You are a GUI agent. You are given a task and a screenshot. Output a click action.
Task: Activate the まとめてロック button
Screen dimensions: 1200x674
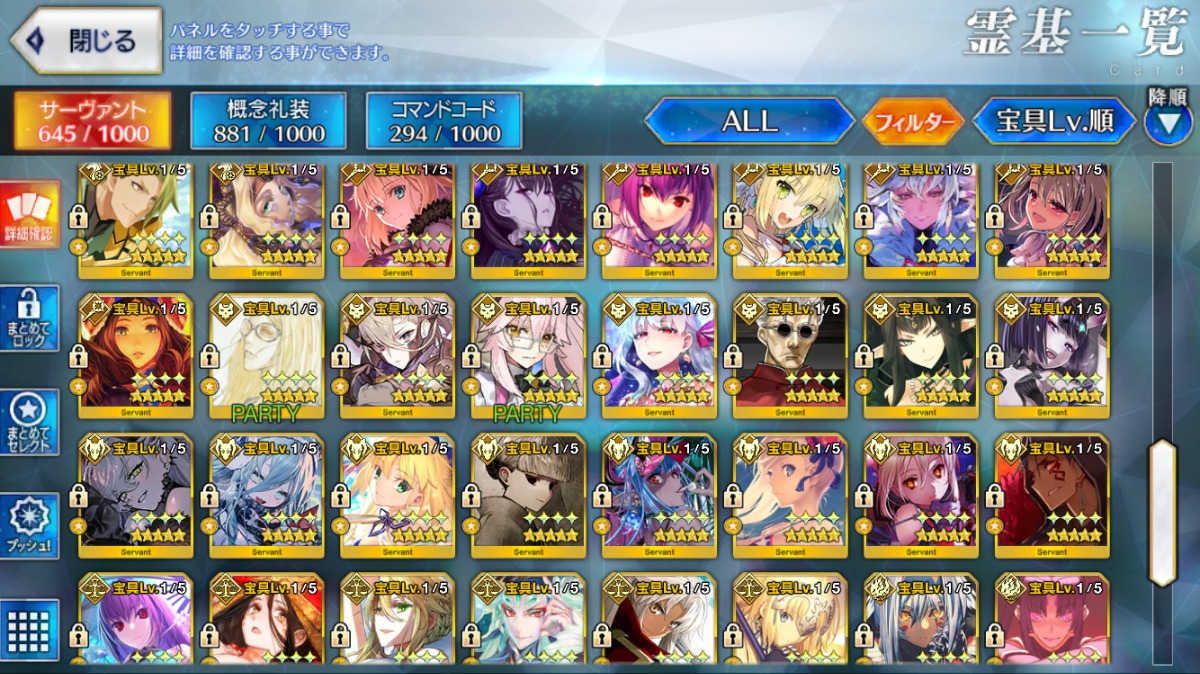pyautogui.click(x=29, y=319)
